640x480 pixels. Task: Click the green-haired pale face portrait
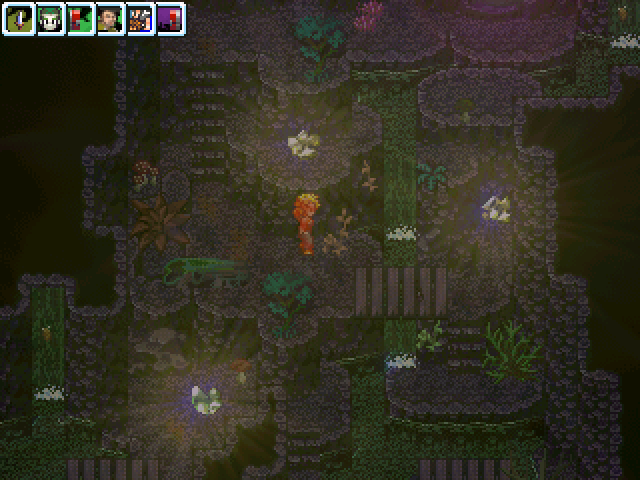coord(50,18)
